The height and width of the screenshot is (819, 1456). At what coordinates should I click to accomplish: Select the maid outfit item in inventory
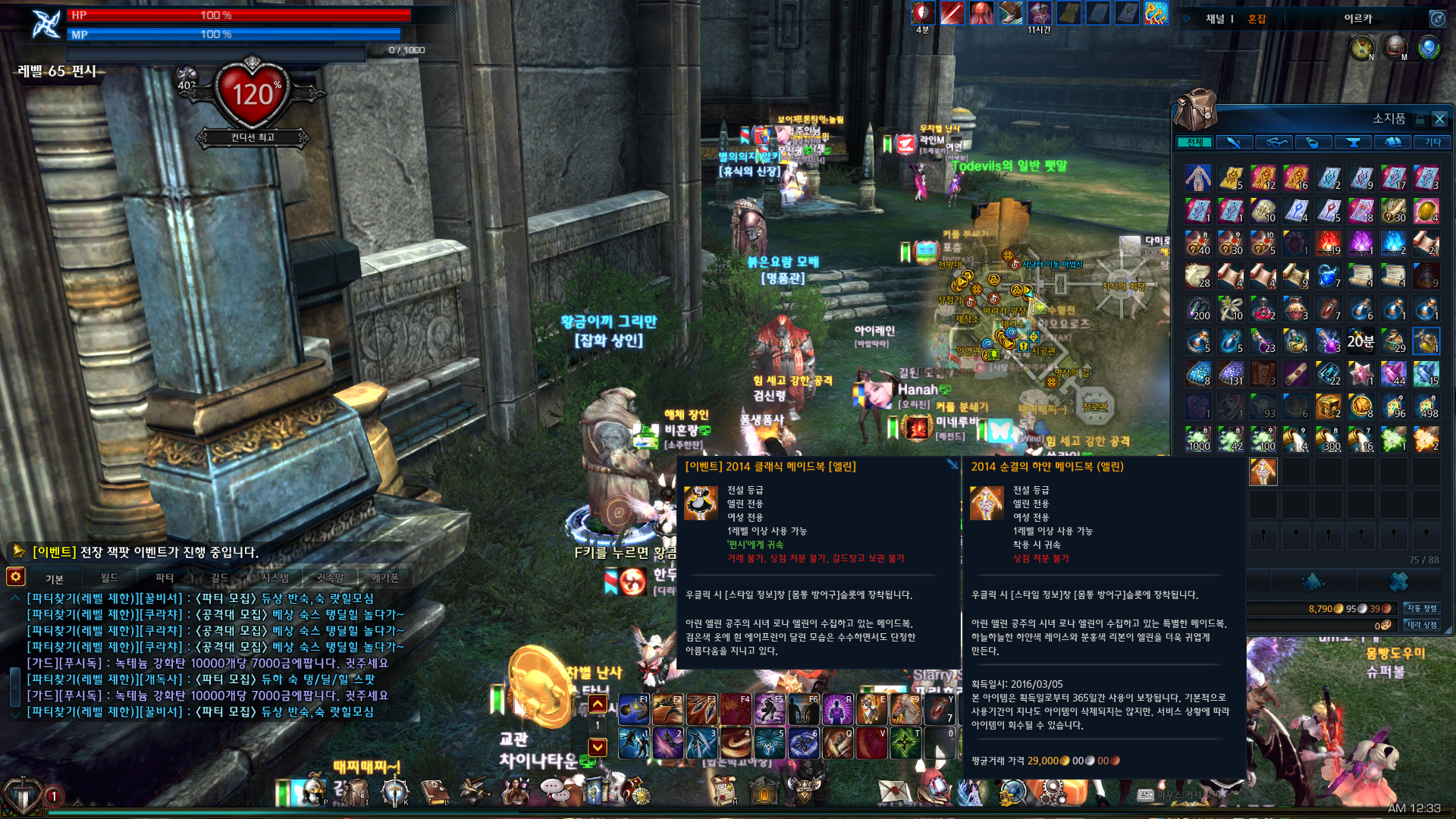[x=1263, y=472]
